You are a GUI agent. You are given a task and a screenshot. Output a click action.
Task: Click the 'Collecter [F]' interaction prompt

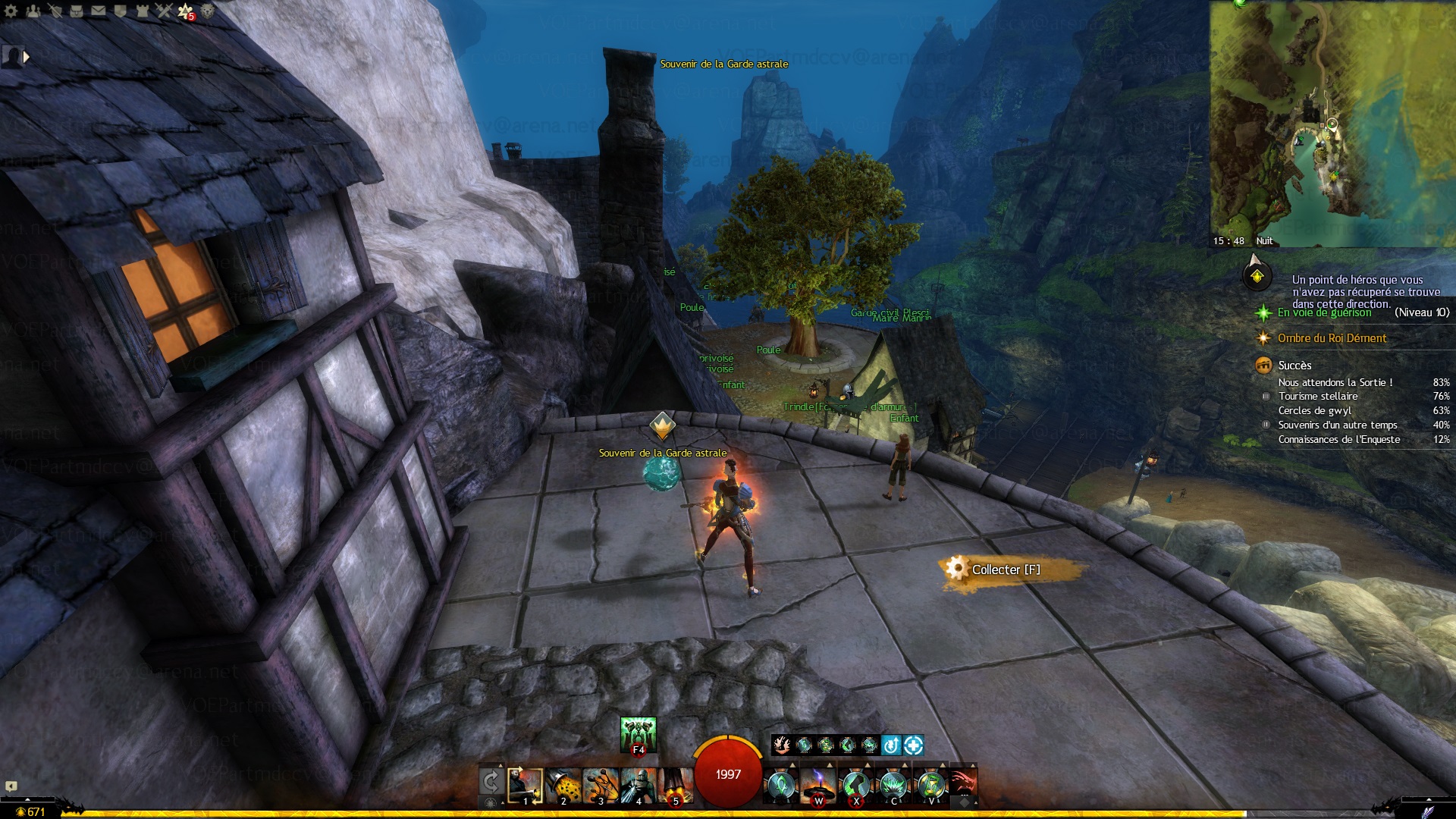[x=1006, y=570]
